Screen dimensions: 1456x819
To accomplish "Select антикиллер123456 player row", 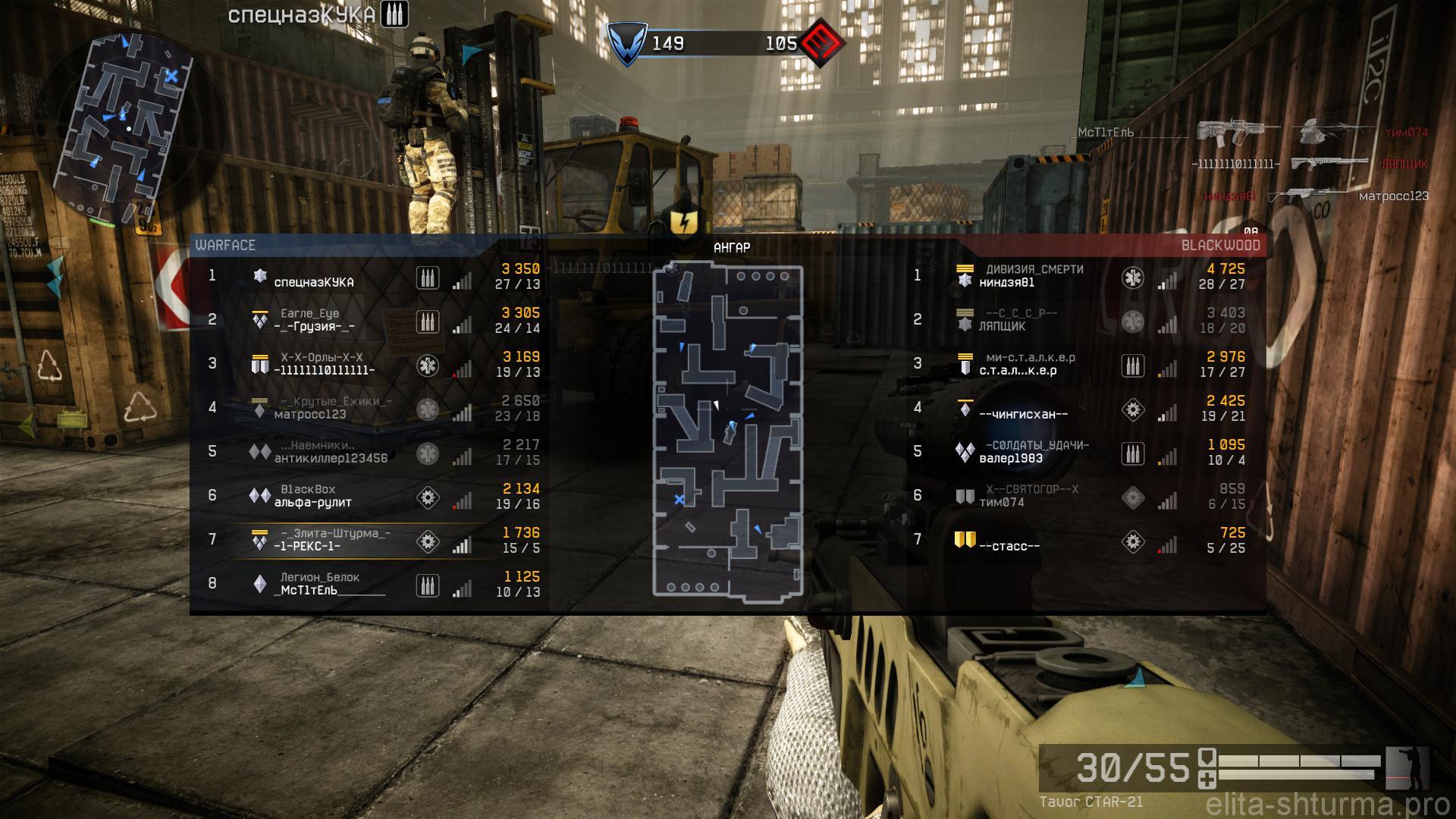I will pyautogui.click(x=364, y=453).
